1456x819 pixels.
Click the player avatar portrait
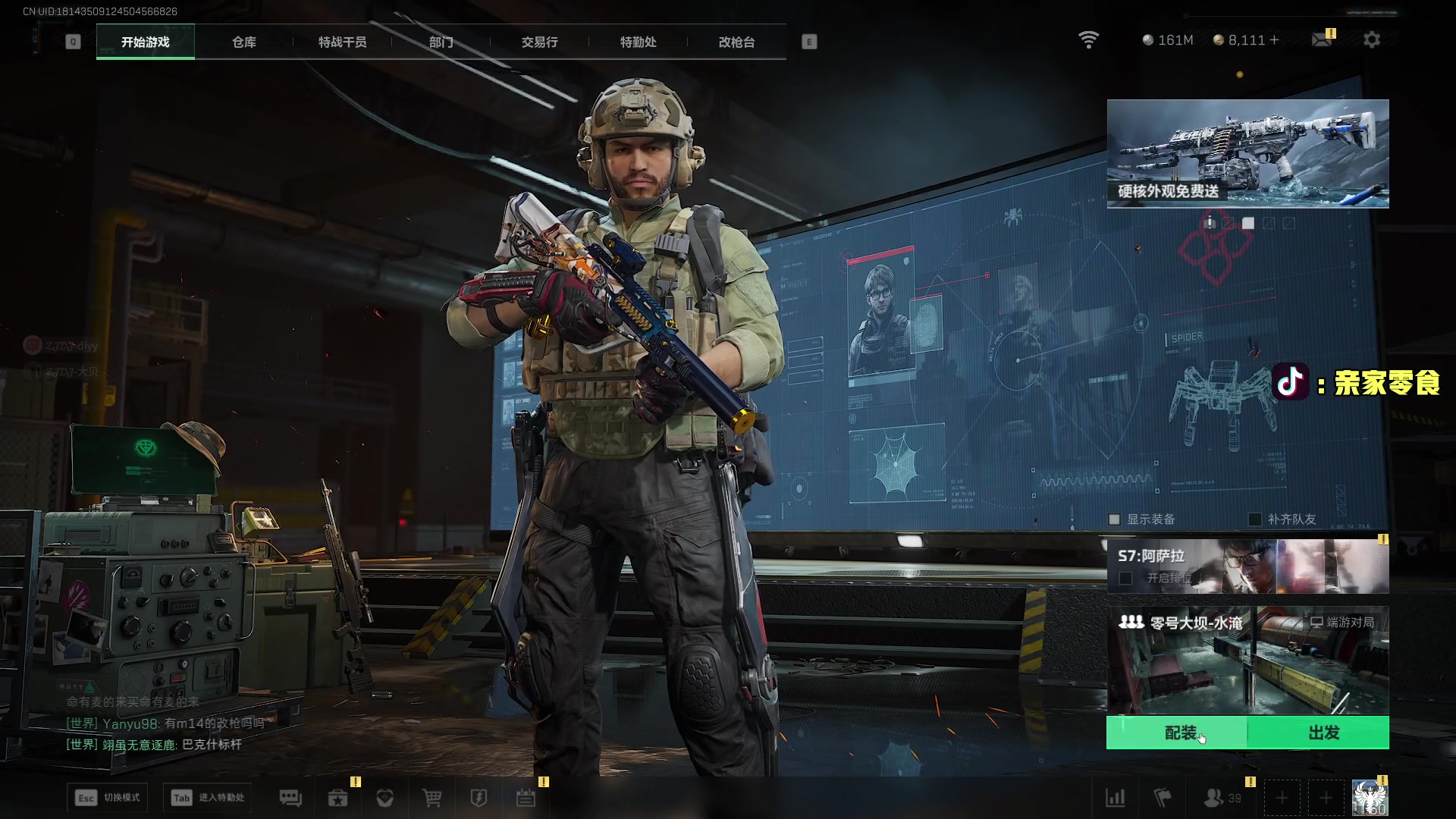[x=1370, y=798]
